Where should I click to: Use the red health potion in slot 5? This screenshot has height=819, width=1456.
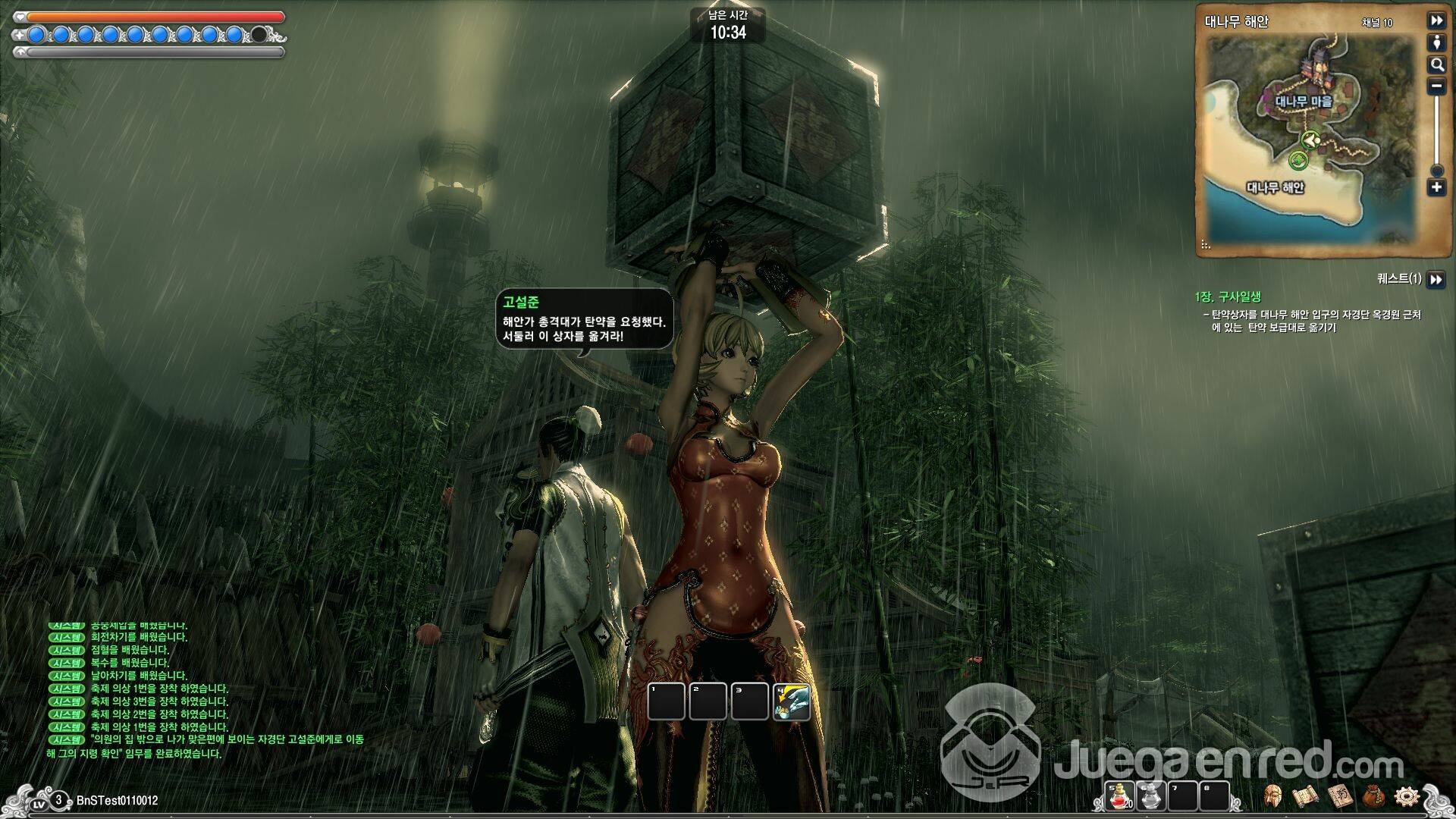click(1119, 796)
